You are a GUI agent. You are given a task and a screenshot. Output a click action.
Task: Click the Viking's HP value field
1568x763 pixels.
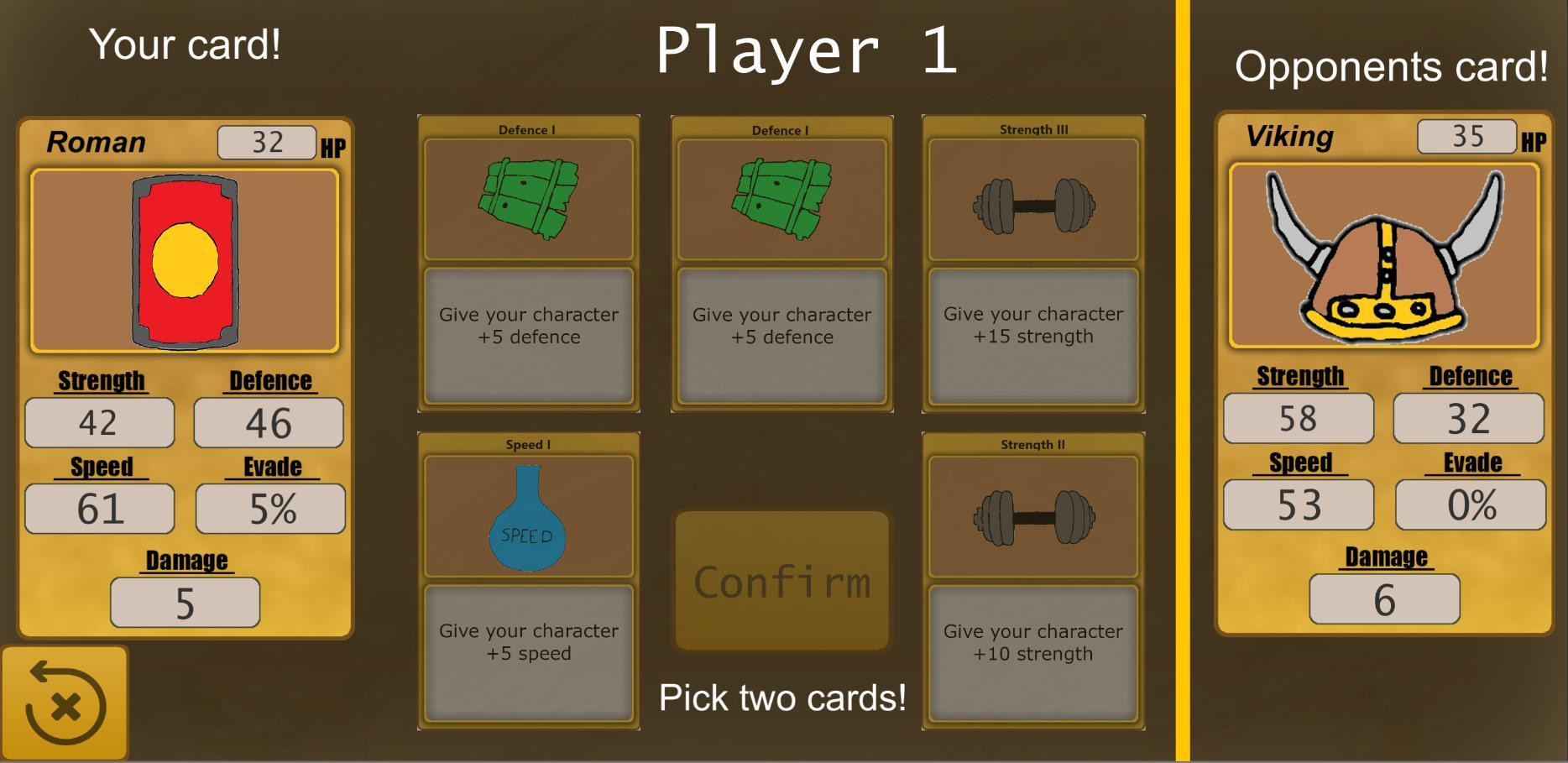(x=1465, y=136)
